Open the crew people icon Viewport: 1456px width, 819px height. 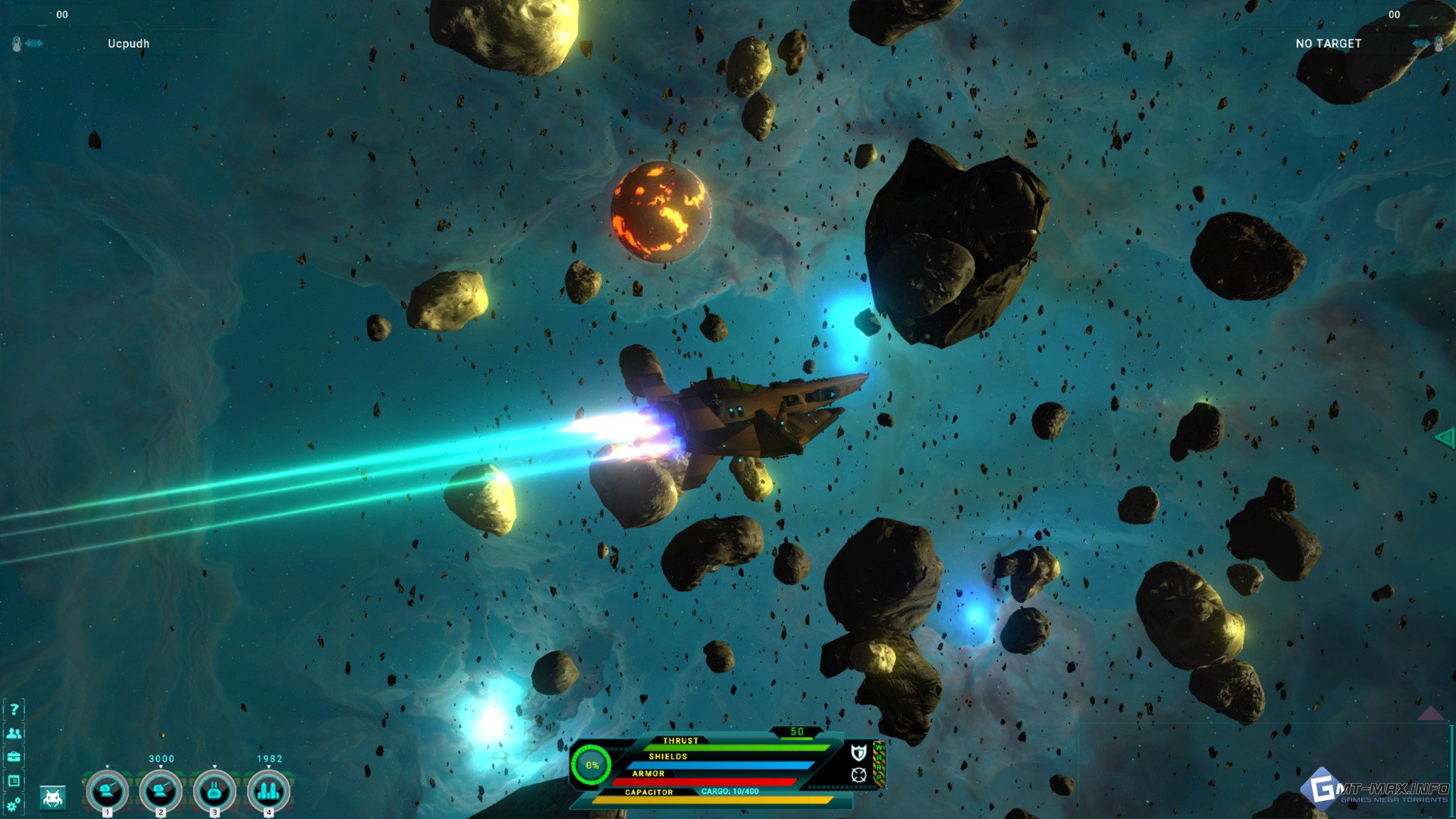click(14, 733)
